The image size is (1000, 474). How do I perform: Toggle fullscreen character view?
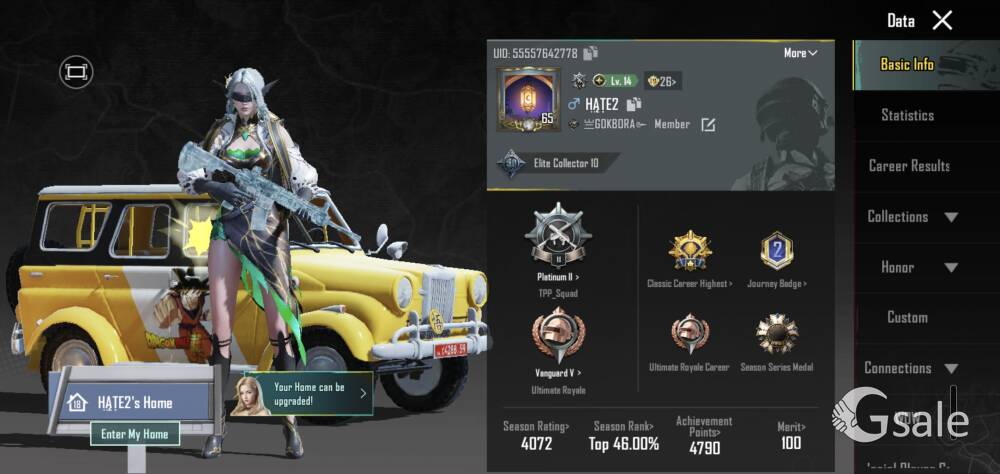[x=75, y=71]
